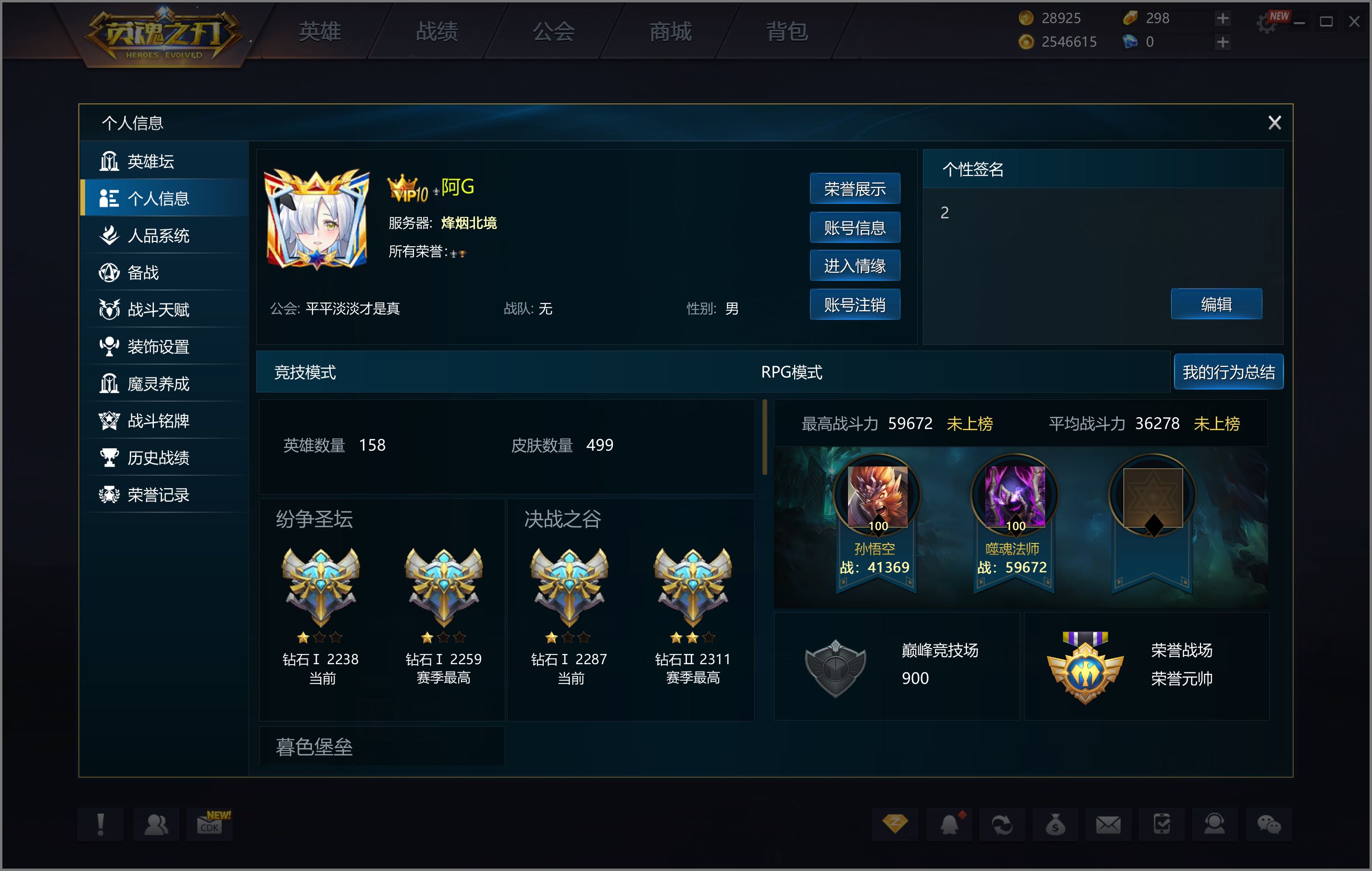The height and width of the screenshot is (871, 1372).
Task: Open 我的行为总结 summary
Action: pos(1228,372)
